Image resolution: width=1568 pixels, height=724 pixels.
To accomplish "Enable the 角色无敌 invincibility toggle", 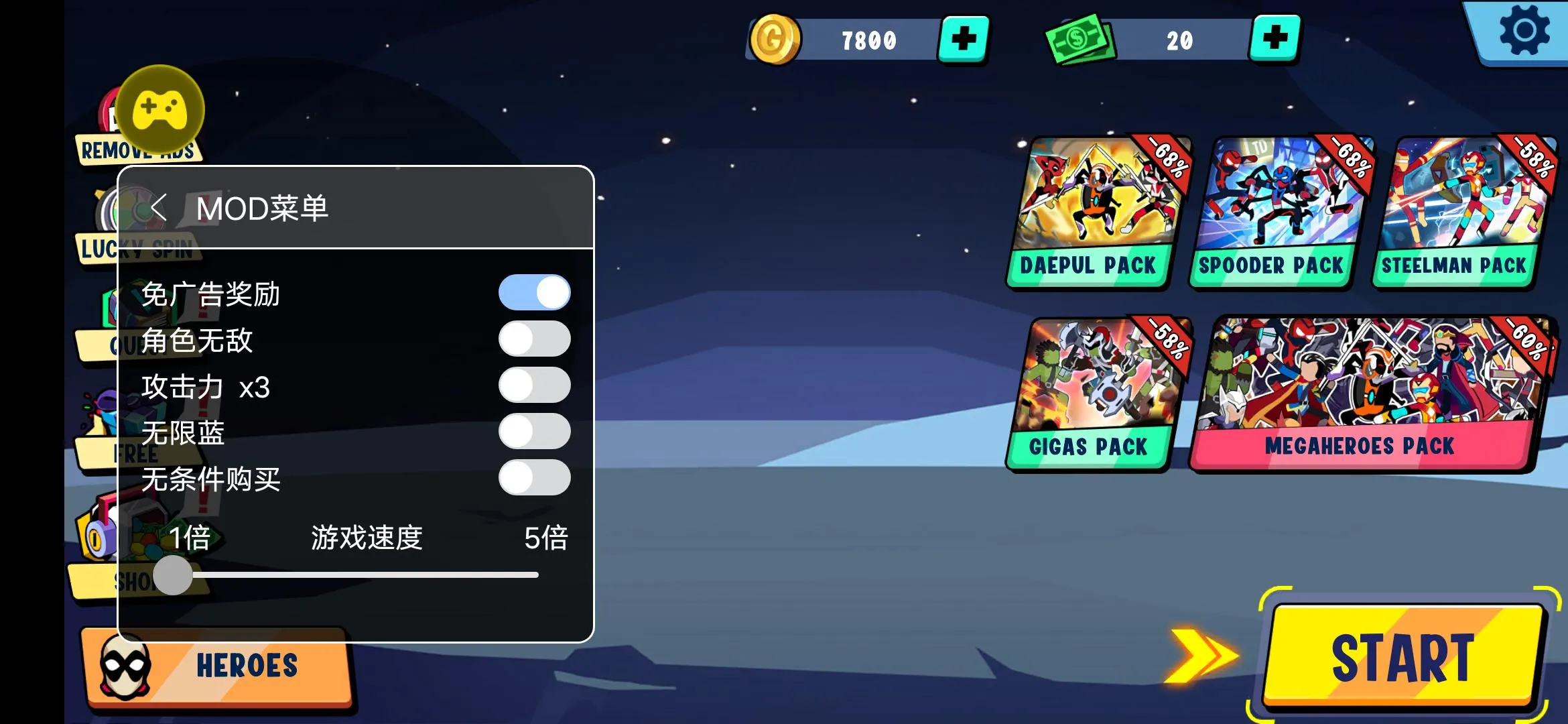I will click(534, 339).
